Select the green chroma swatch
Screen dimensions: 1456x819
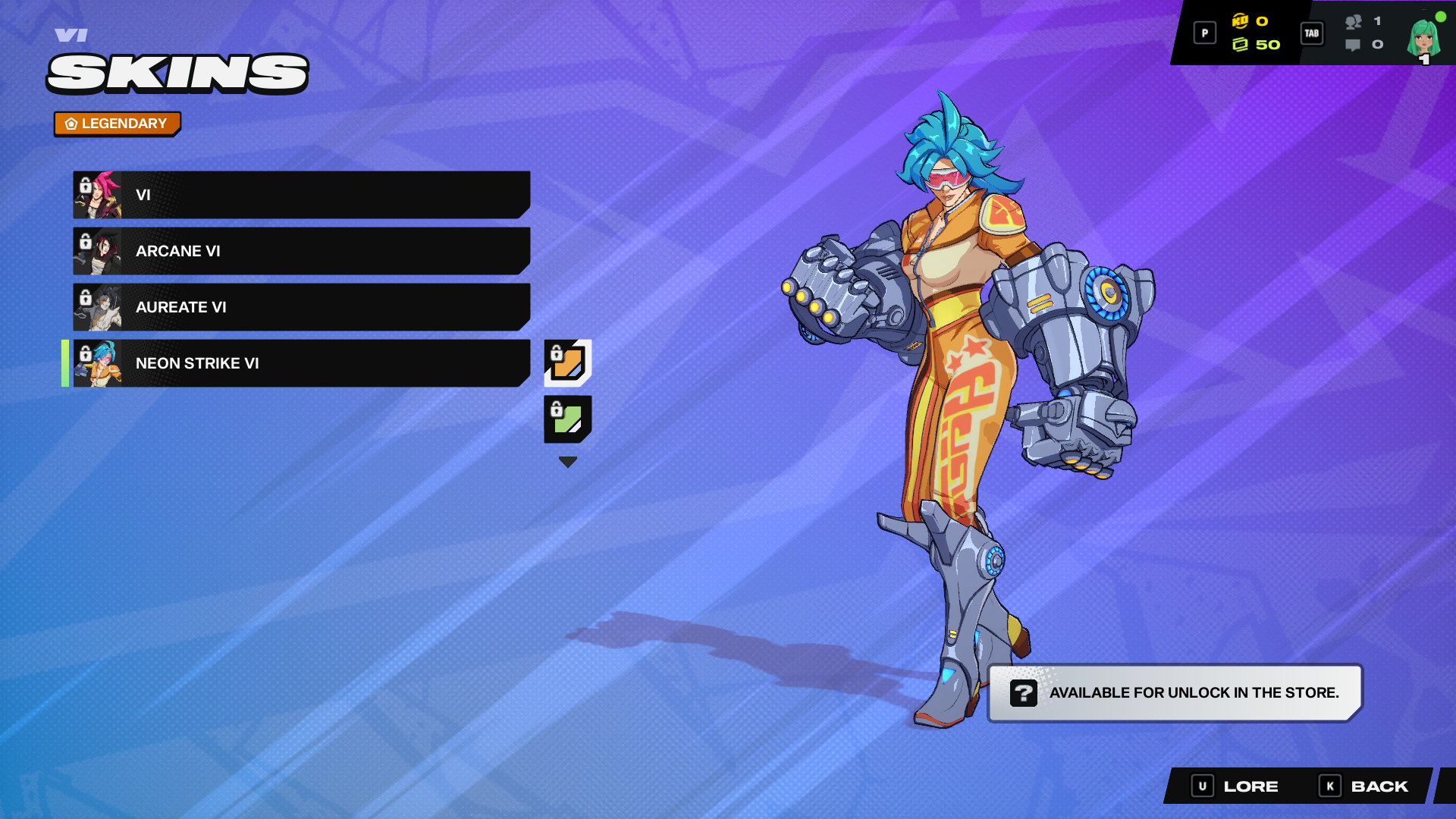pos(567,418)
